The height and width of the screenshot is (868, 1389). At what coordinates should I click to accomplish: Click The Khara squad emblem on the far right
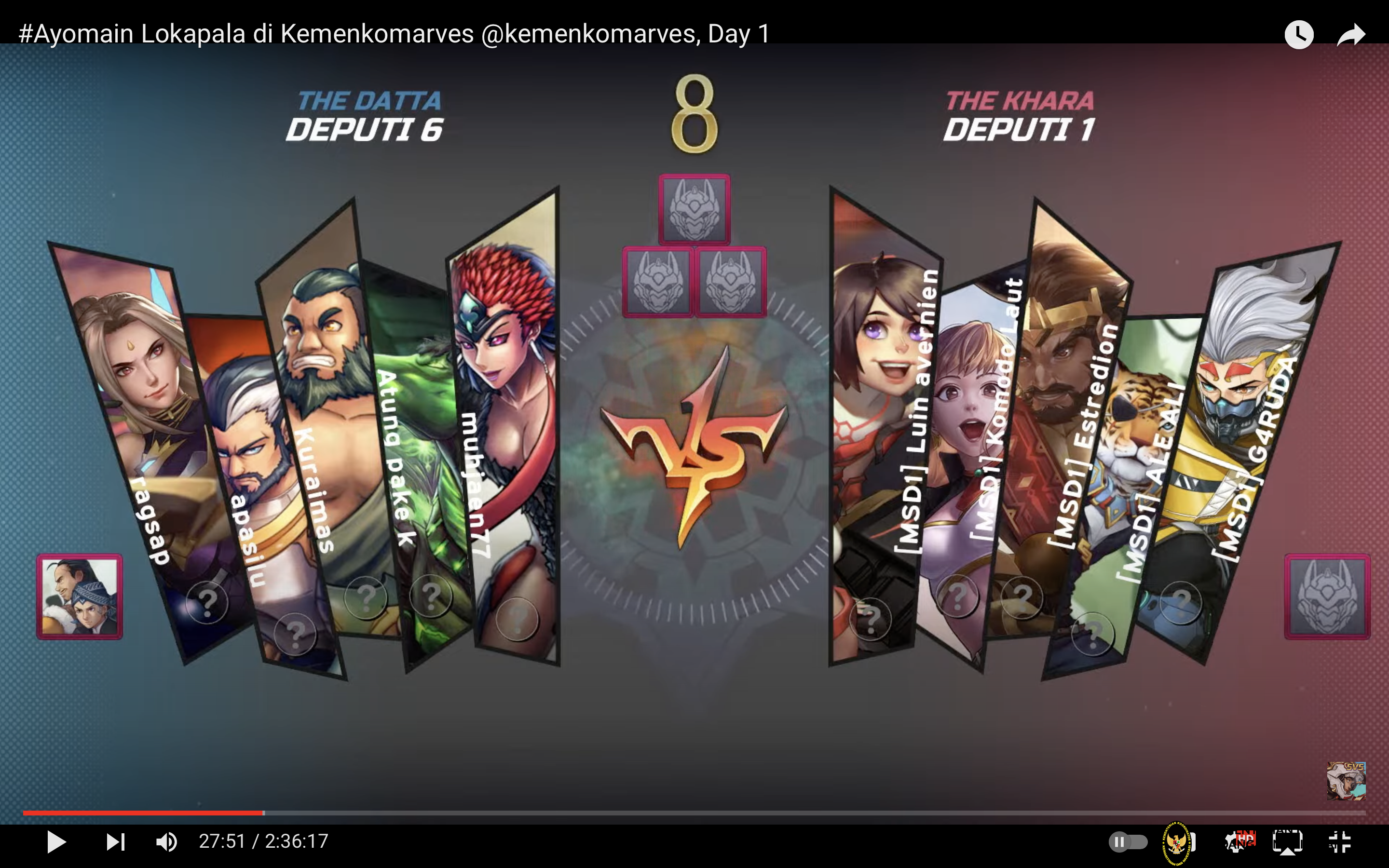tap(1328, 597)
